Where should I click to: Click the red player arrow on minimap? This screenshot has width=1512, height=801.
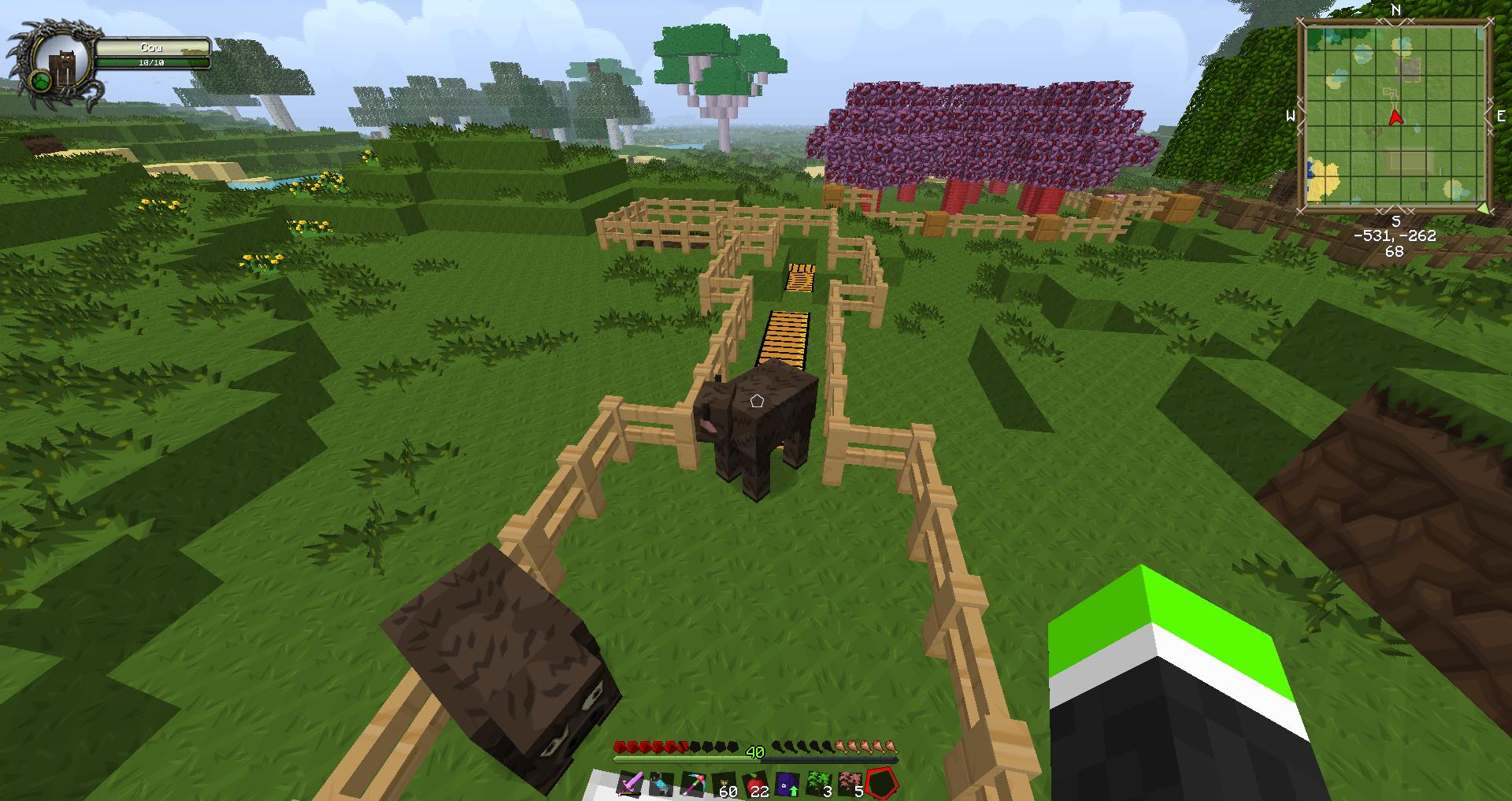point(1395,118)
